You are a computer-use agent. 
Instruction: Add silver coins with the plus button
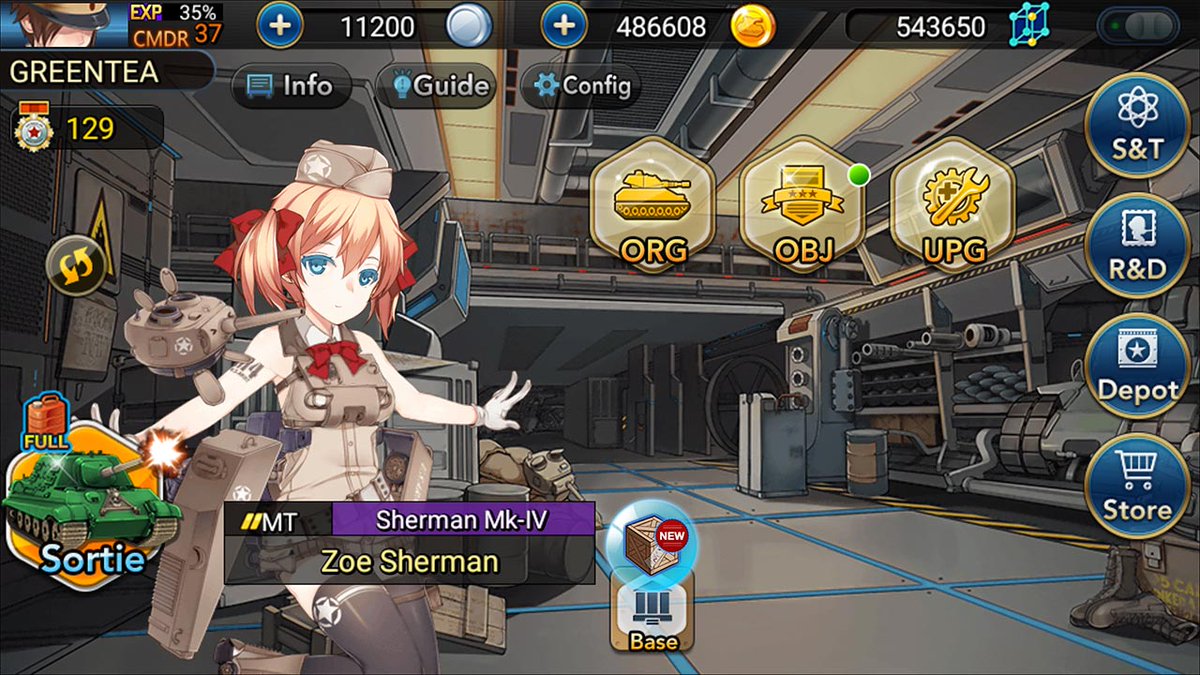click(x=281, y=25)
